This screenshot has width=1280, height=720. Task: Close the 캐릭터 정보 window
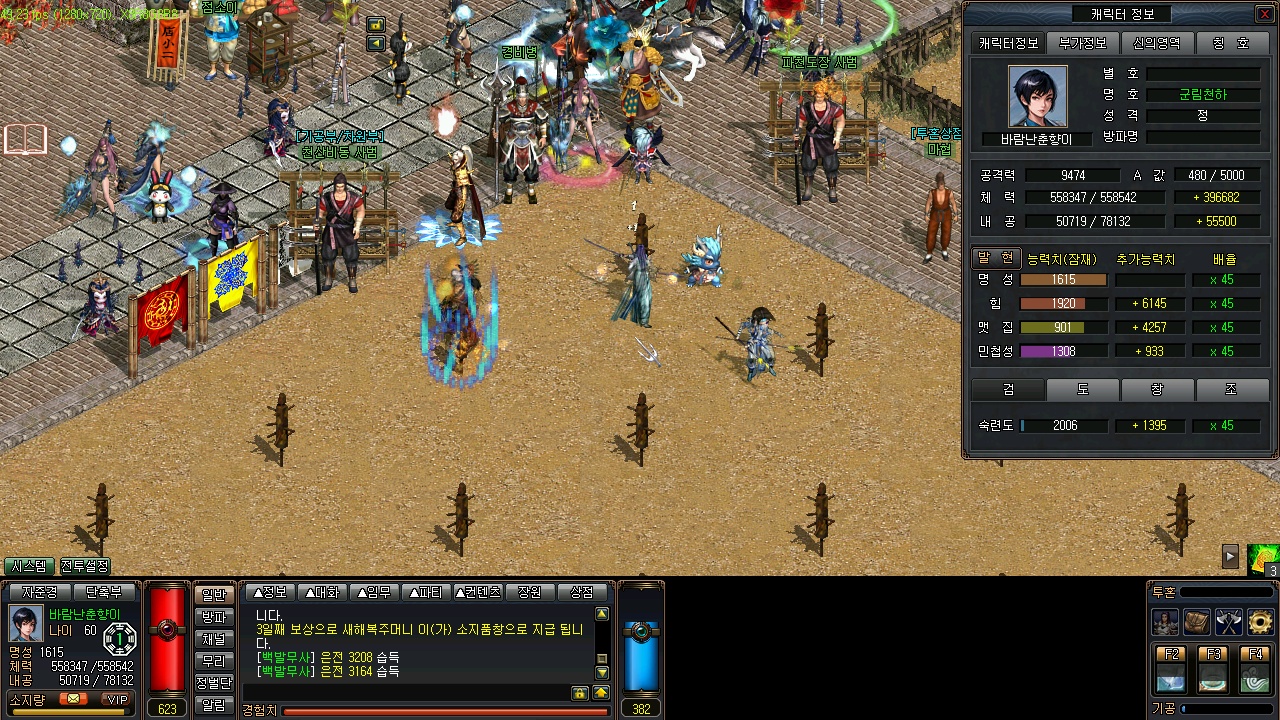coord(1264,14)
